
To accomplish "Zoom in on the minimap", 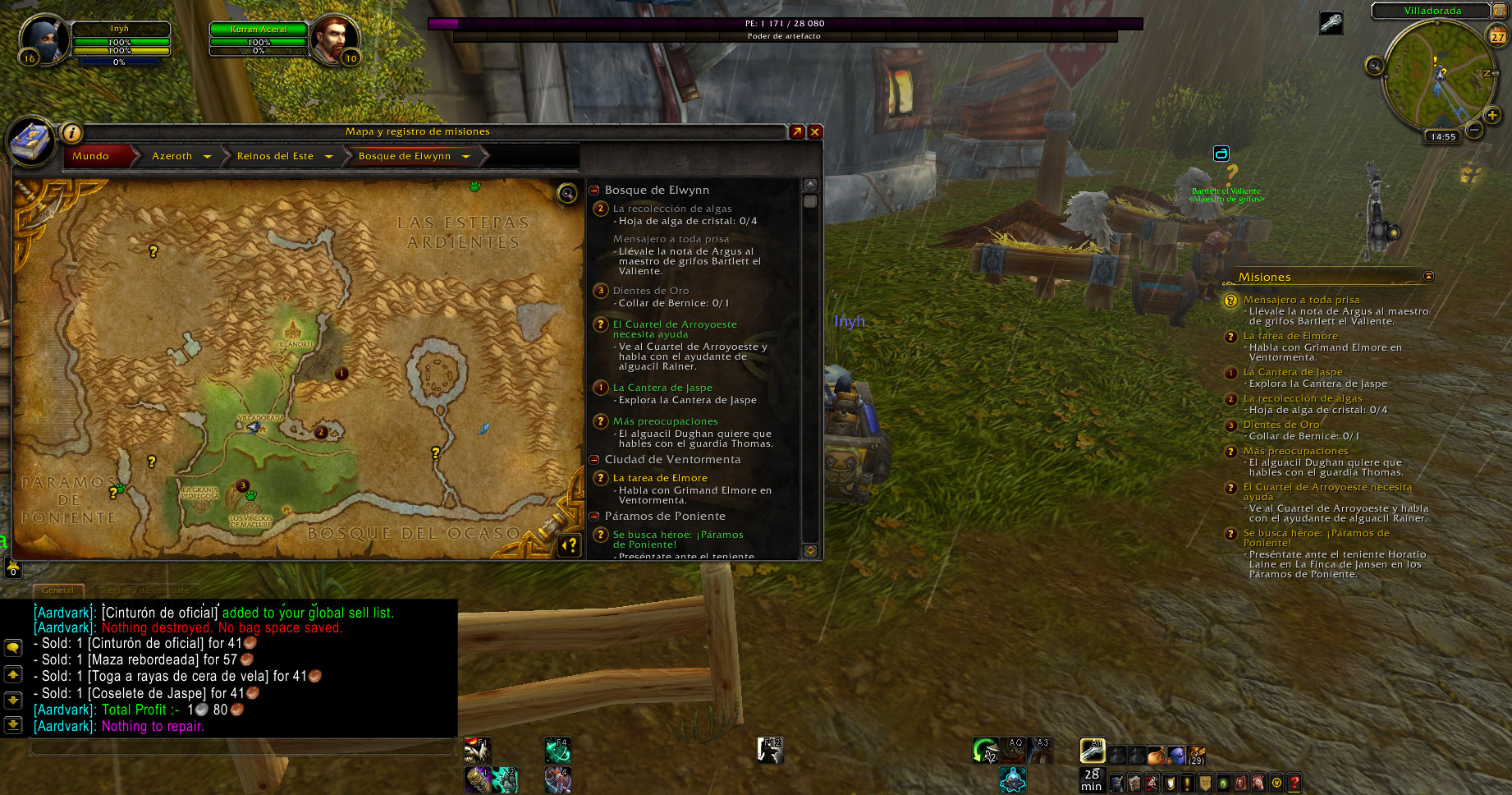I will (x=1492, y=116).
